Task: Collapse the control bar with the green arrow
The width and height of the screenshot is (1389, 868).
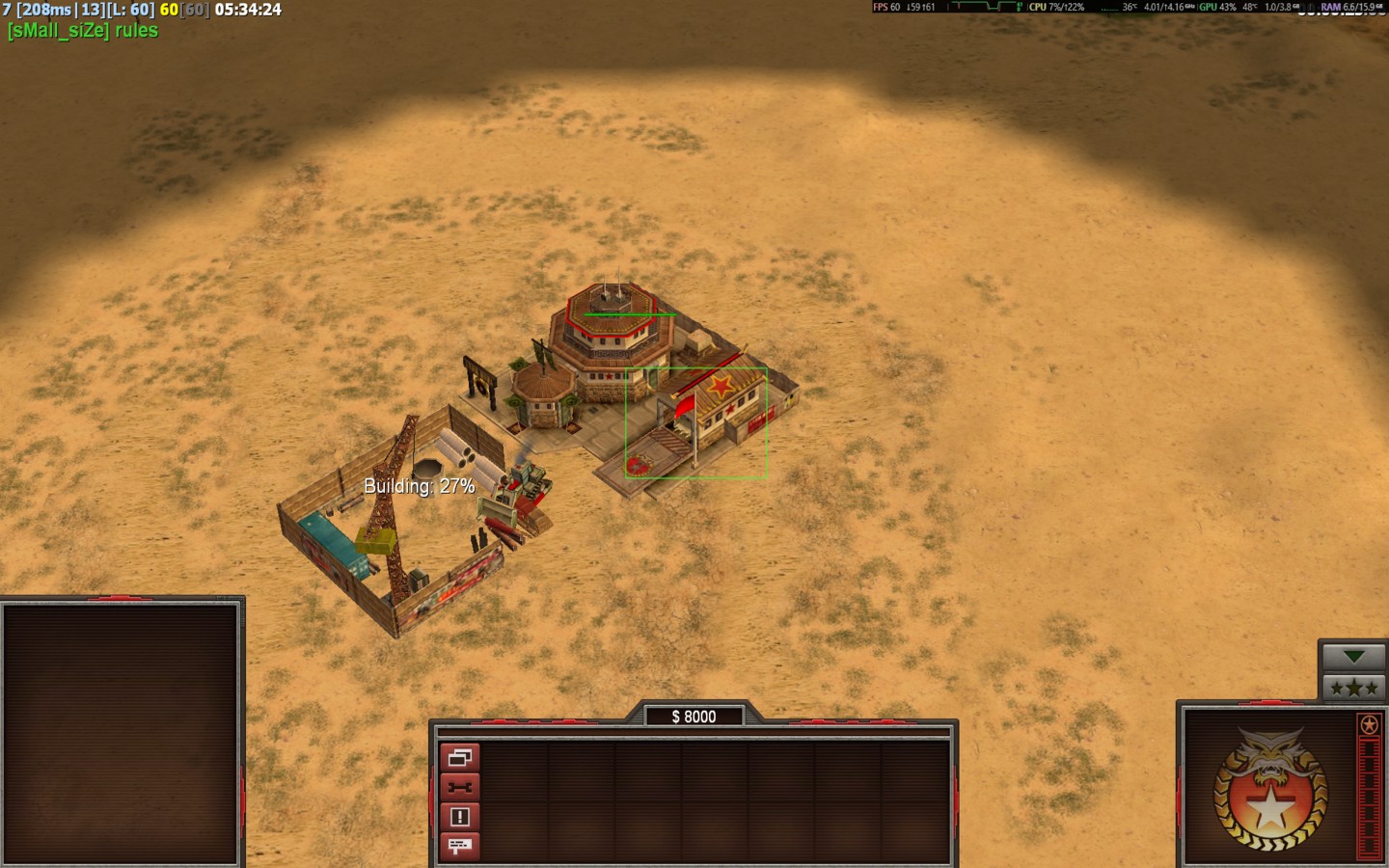Action: [x=1353, y=657]
